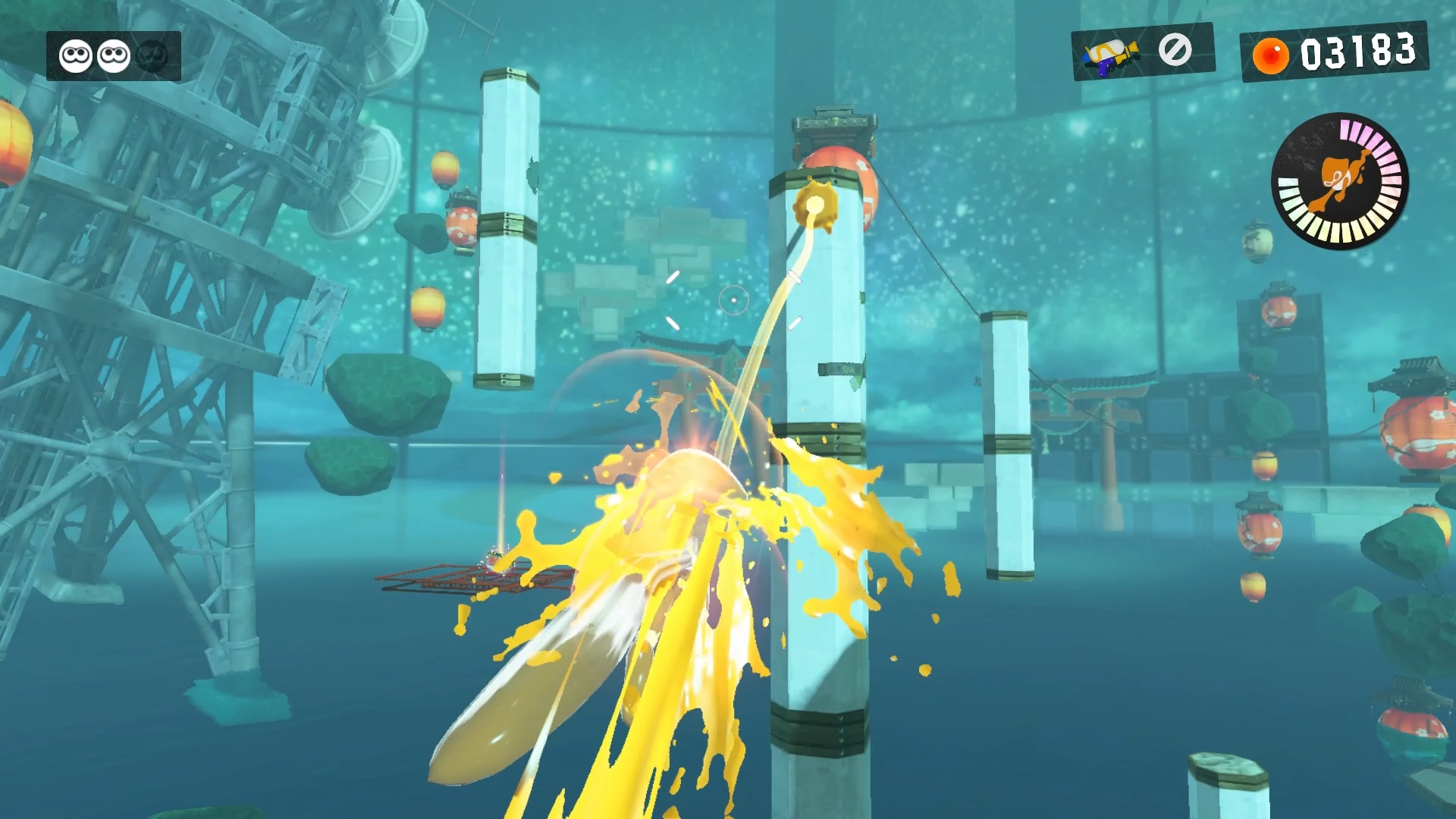Click the empty sub-weapon prohibited symbol

[1175, 50]
